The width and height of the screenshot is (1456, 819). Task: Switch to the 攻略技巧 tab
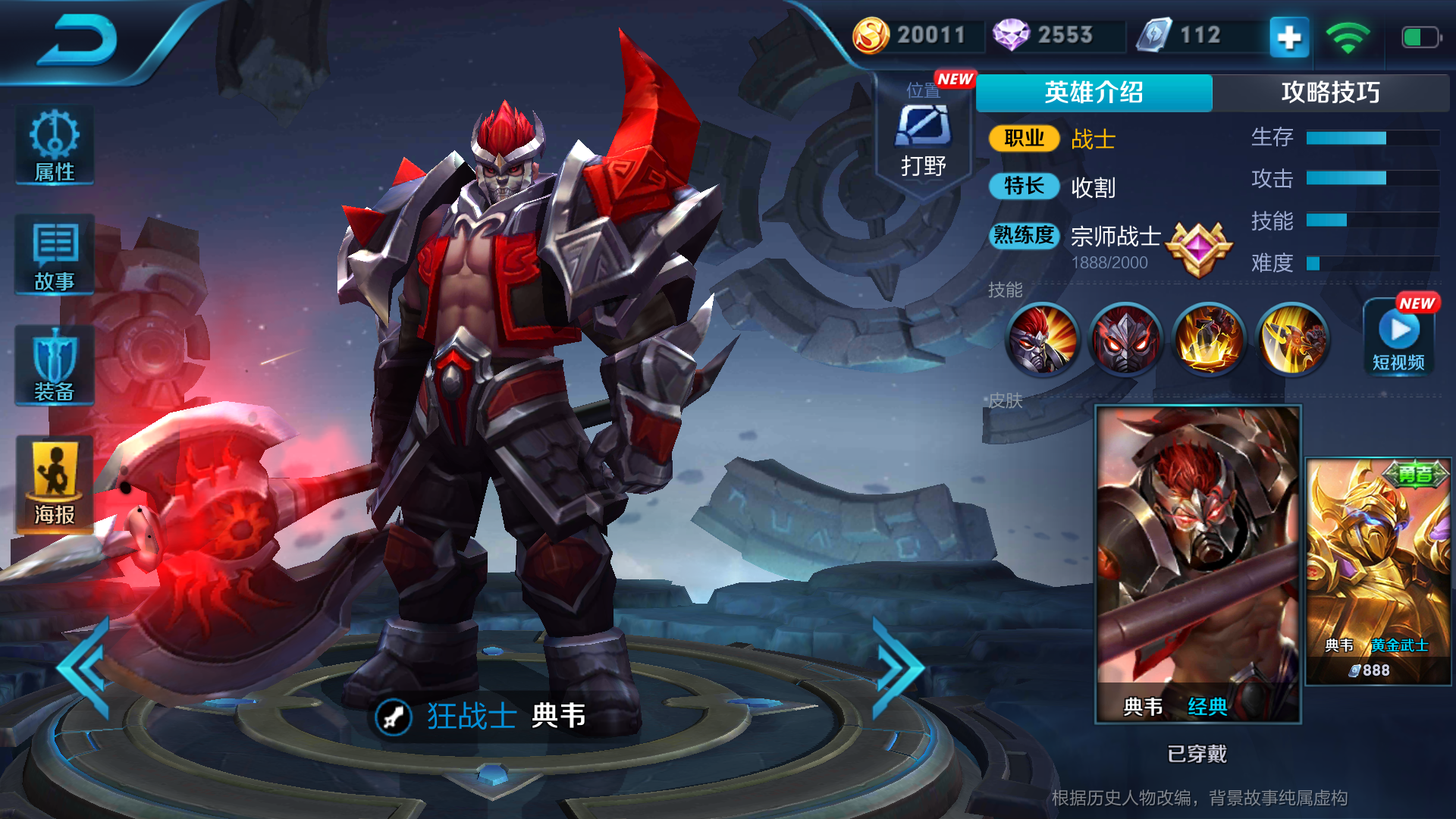coord(1330,93)
